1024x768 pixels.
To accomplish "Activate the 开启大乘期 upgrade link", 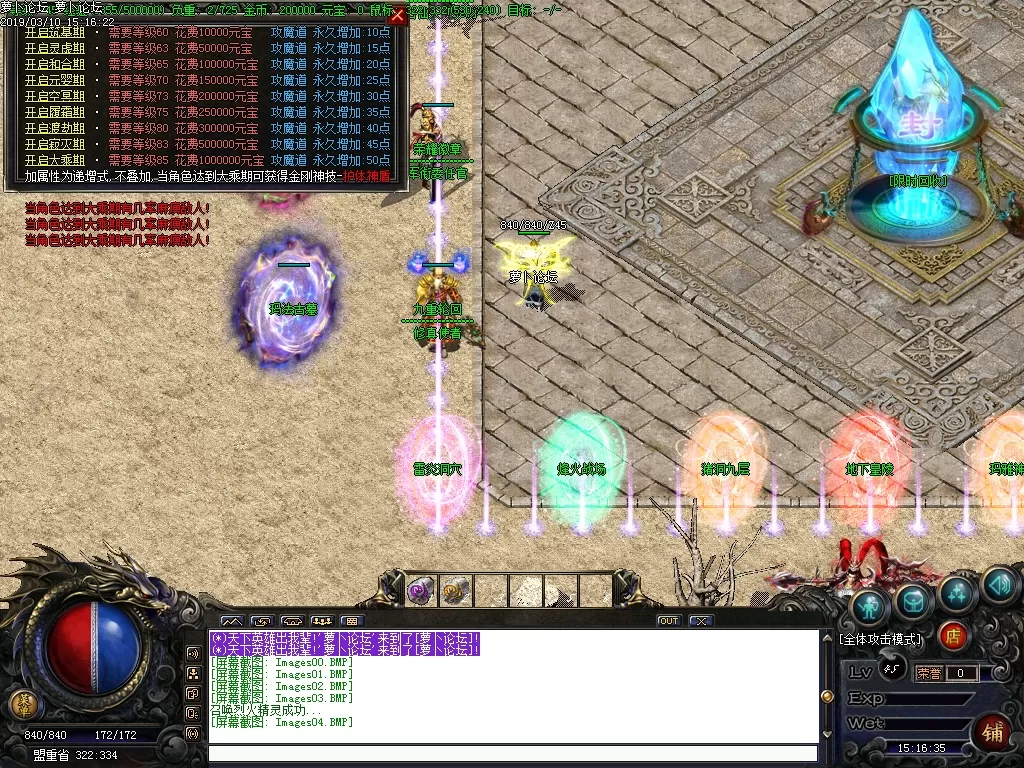I will click(x=57, y=160).
